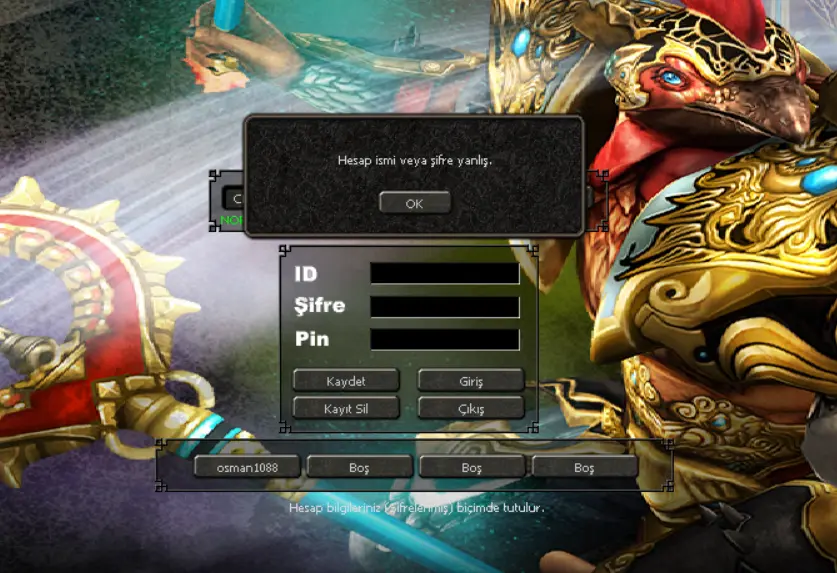Viewport: 837px width, 573px height.
Task: Focus the Şifre password field
Action: [445, 307]
